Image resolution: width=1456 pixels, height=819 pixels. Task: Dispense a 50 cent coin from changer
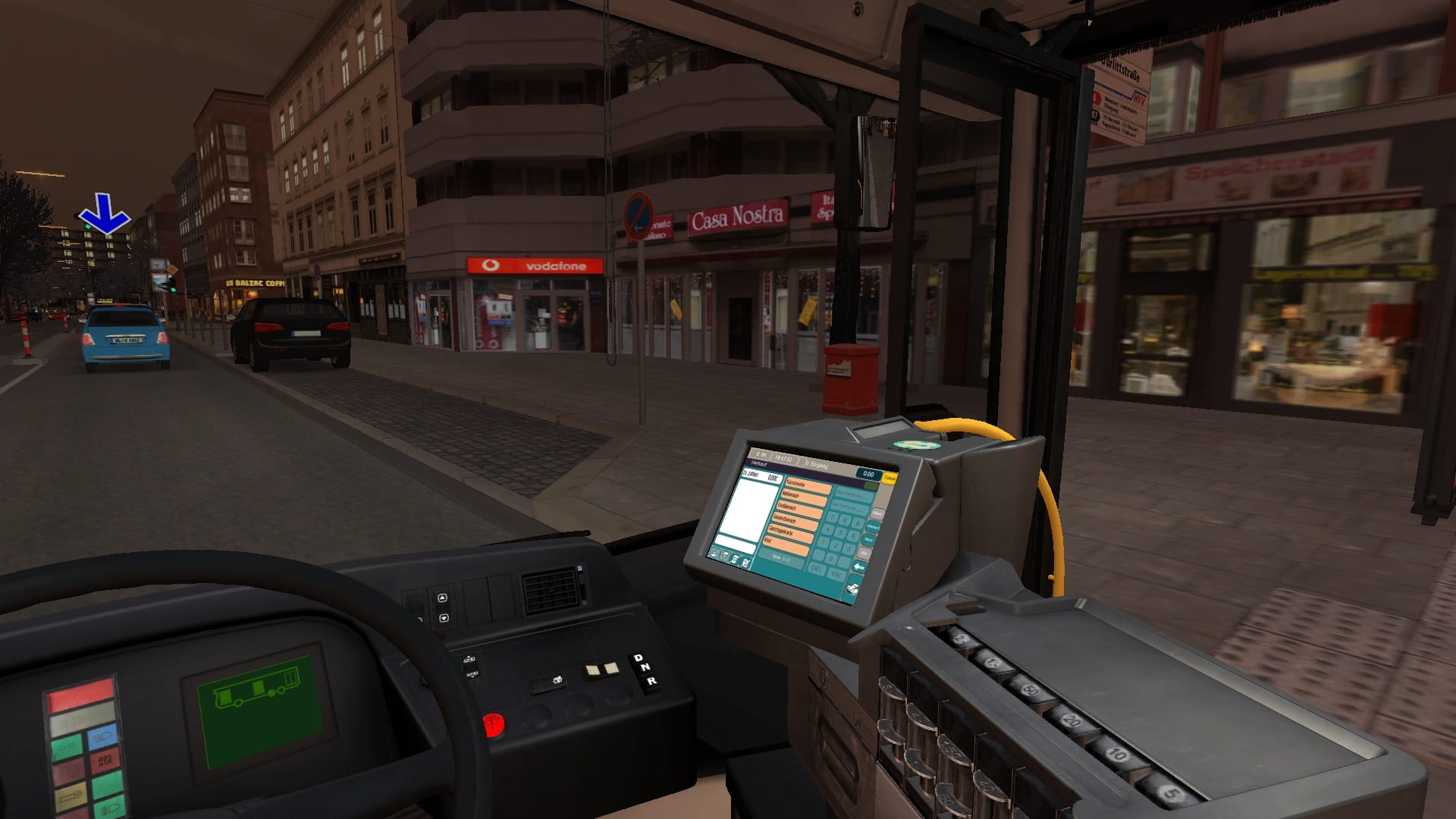click(x=1030, y=691)
